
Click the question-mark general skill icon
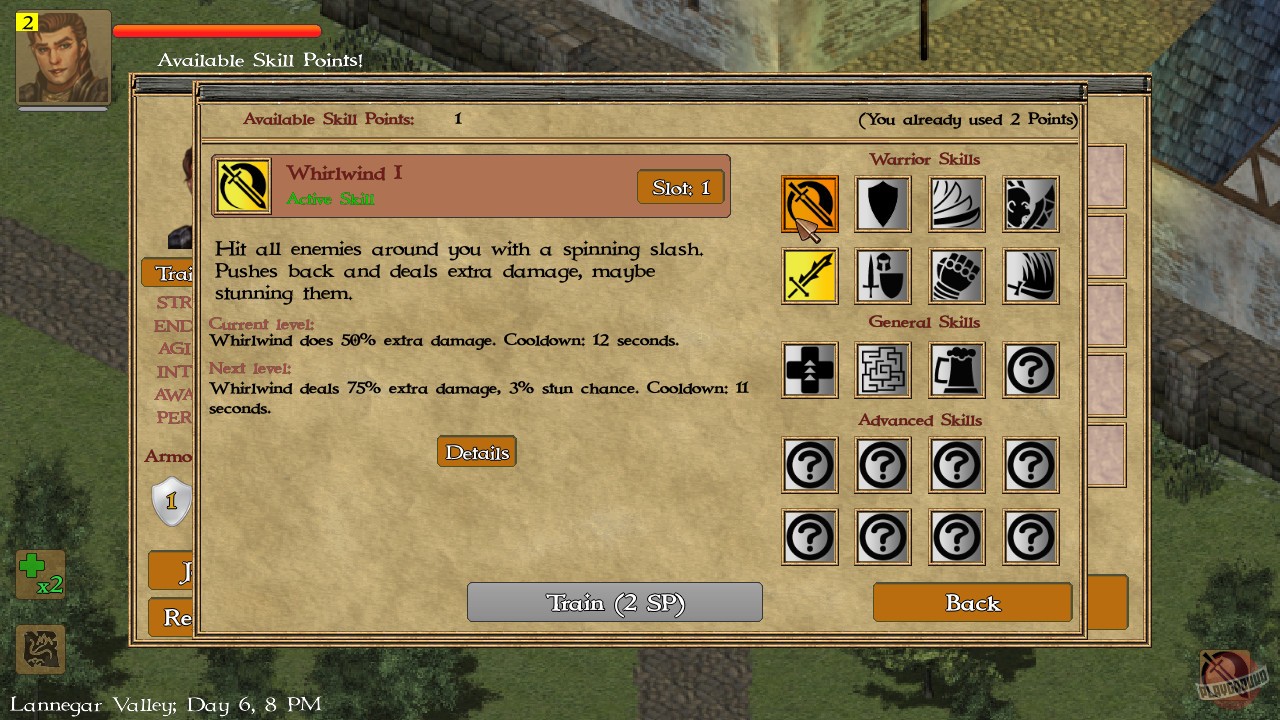[x=1030, y=370]
